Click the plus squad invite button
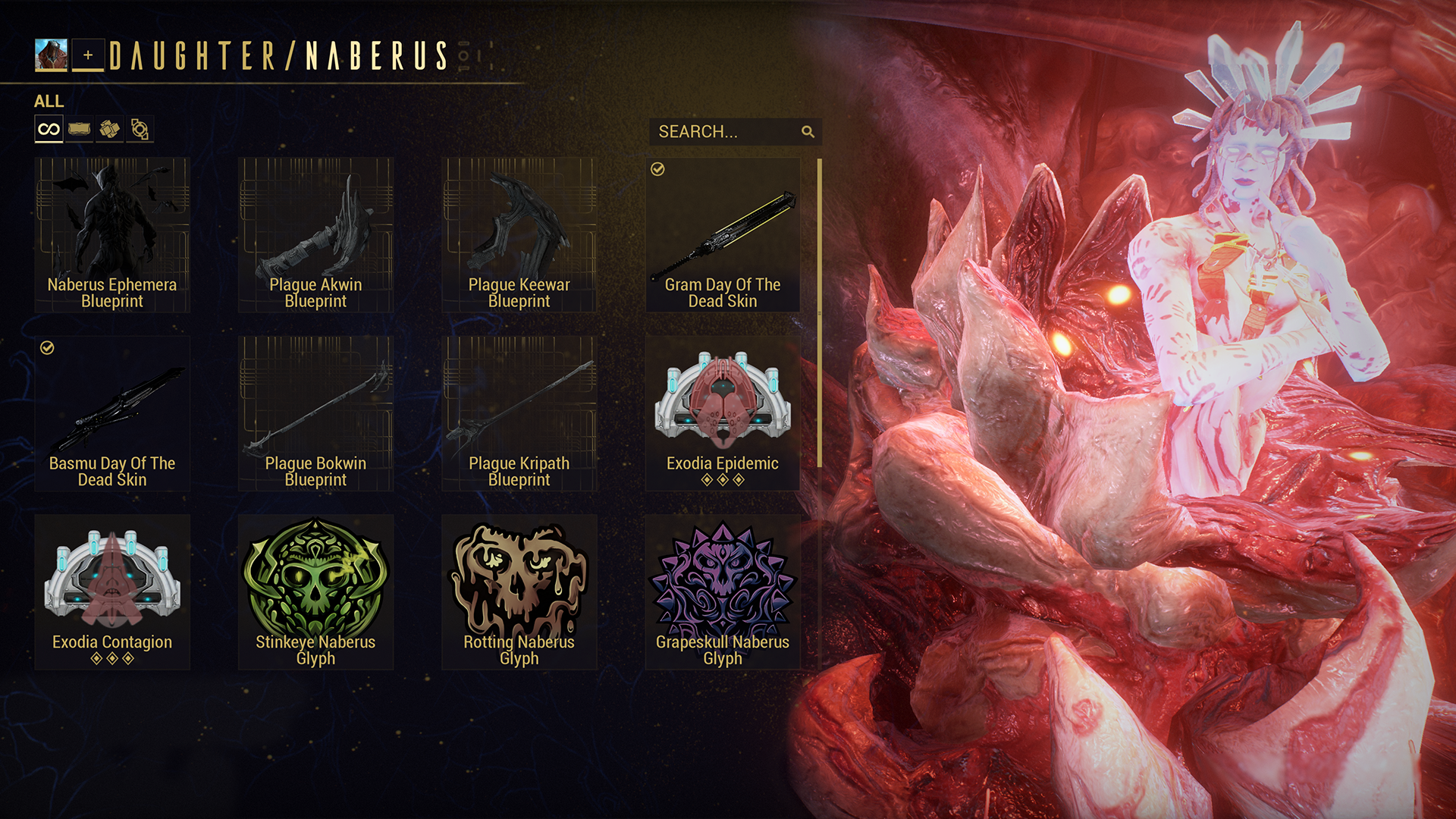Screen dimensions: 1456x819 tap(88, 55)
